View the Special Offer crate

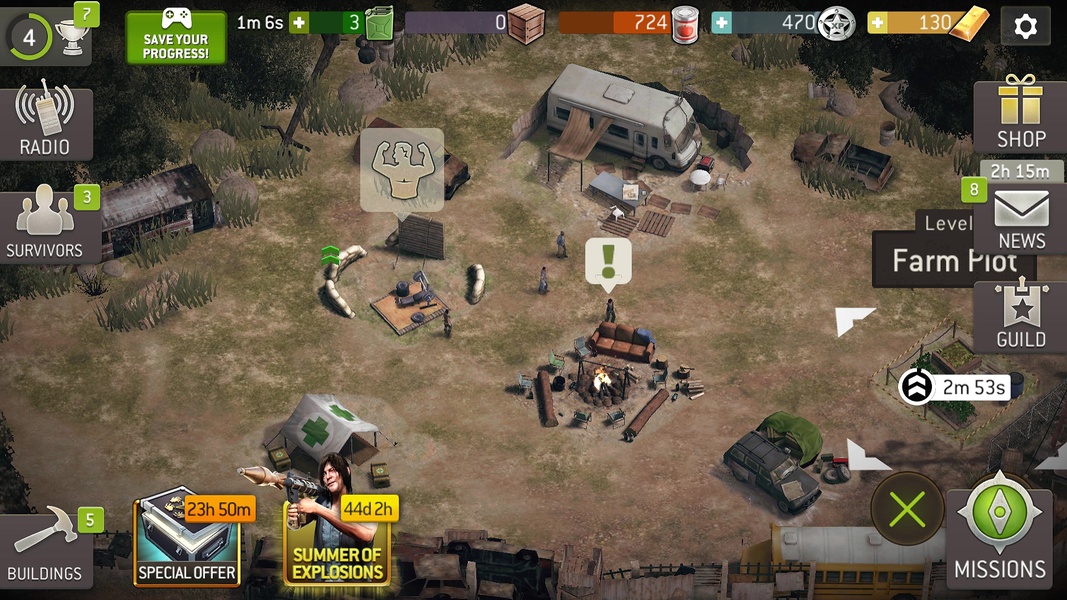click(x=187, y=543)
